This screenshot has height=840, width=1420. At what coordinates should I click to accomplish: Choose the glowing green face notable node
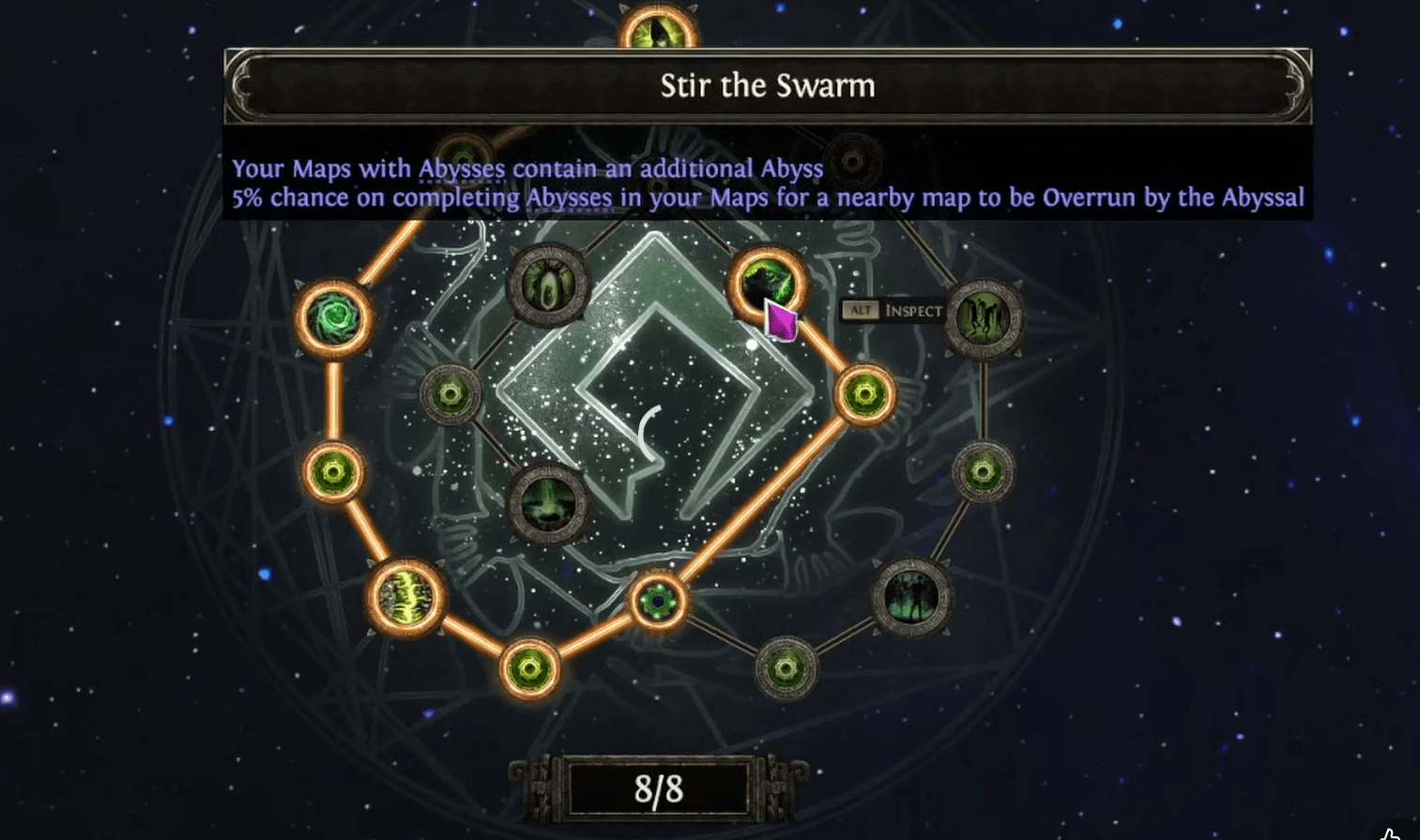coord(548,504)
